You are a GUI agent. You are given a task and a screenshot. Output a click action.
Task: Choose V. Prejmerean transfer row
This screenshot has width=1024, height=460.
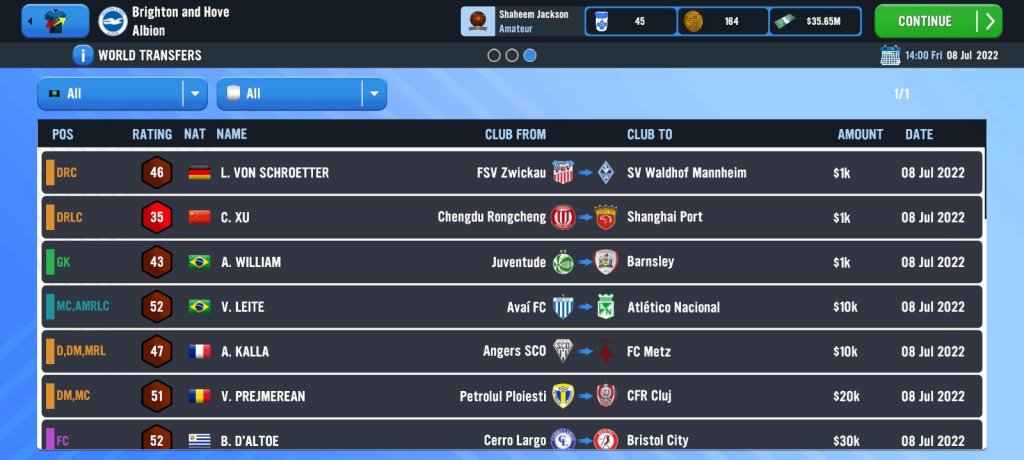[x=512, y=396]
